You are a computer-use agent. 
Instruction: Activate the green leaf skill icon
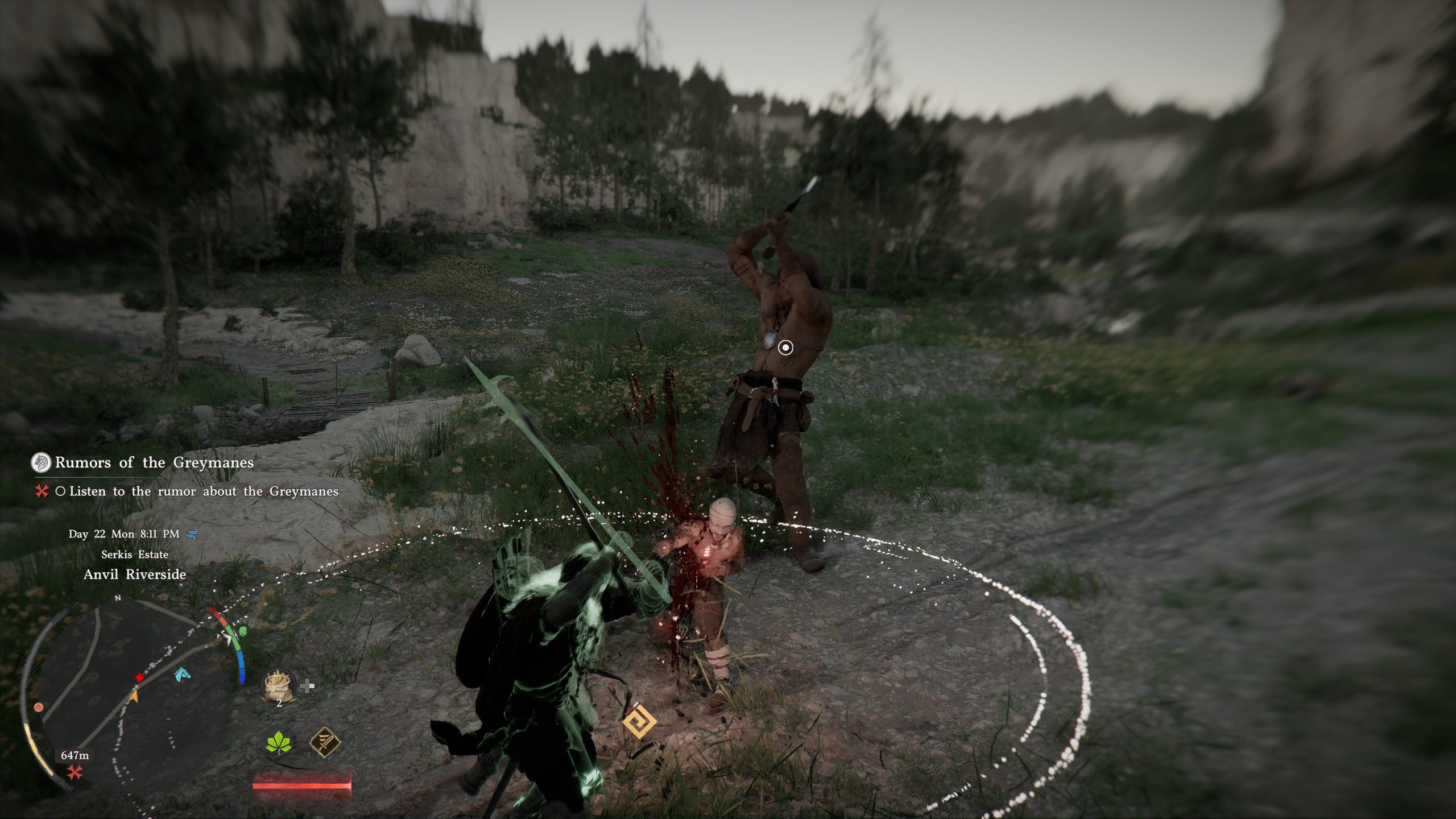(279, 743)
